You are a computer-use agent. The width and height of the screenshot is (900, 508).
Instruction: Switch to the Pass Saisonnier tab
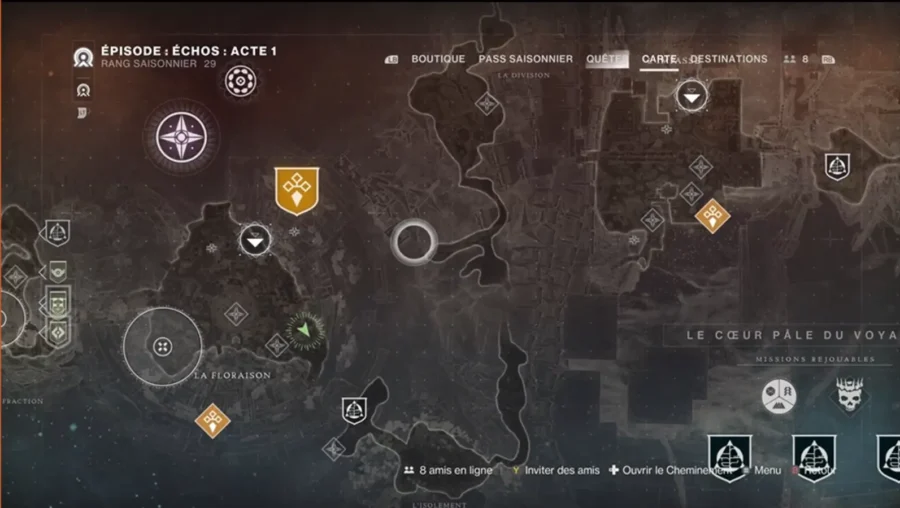525,59
